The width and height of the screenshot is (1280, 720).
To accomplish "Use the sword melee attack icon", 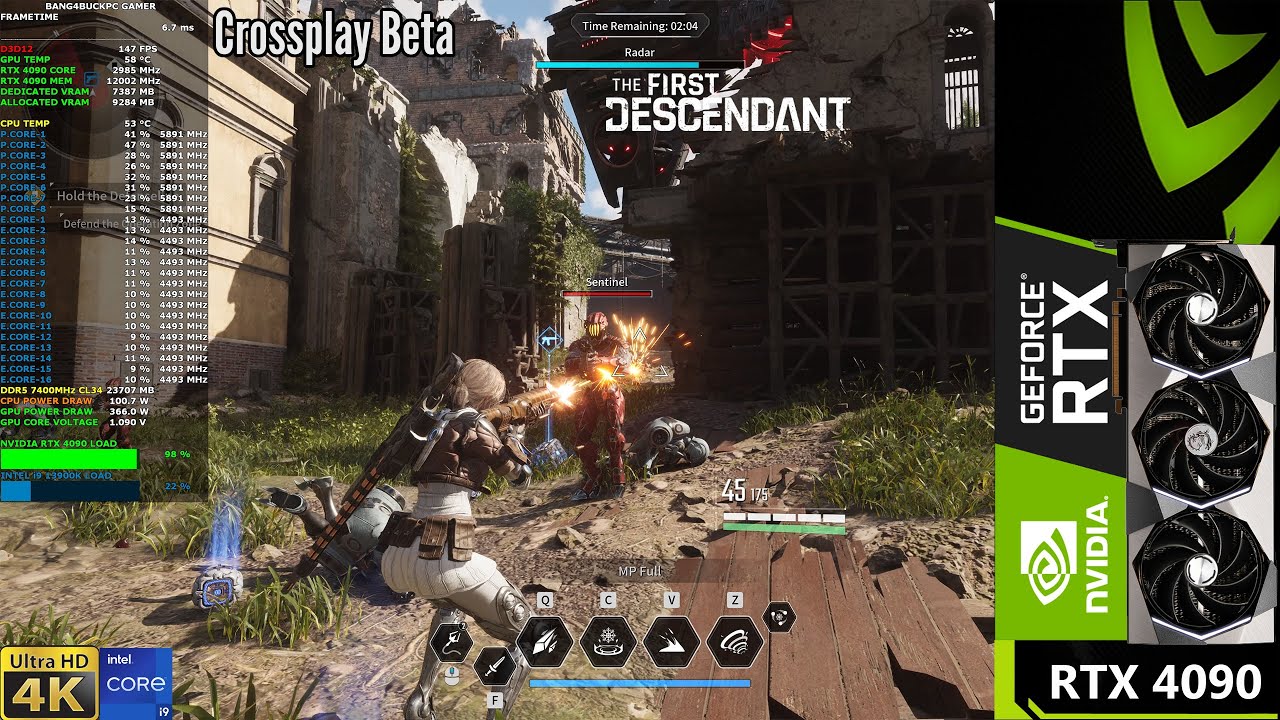I will (494, 664).
